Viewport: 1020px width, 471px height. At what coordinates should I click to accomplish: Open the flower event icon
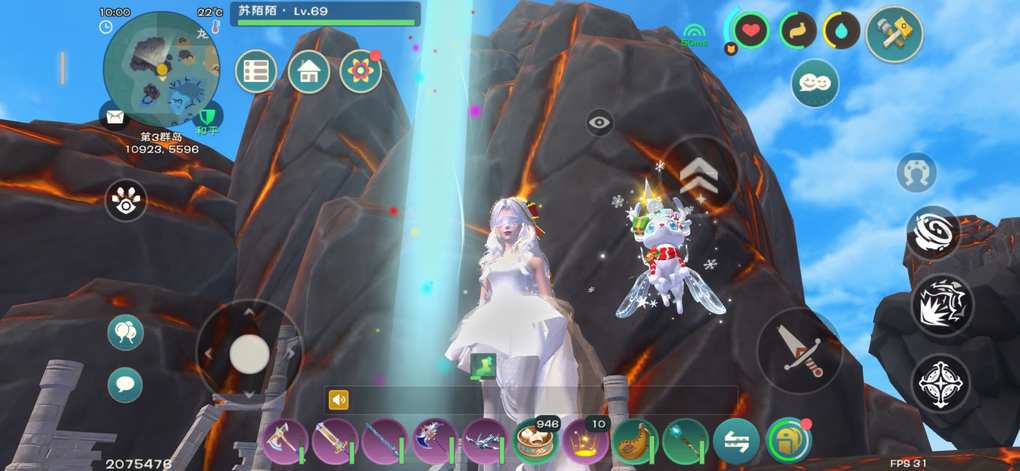coord(360,72)
